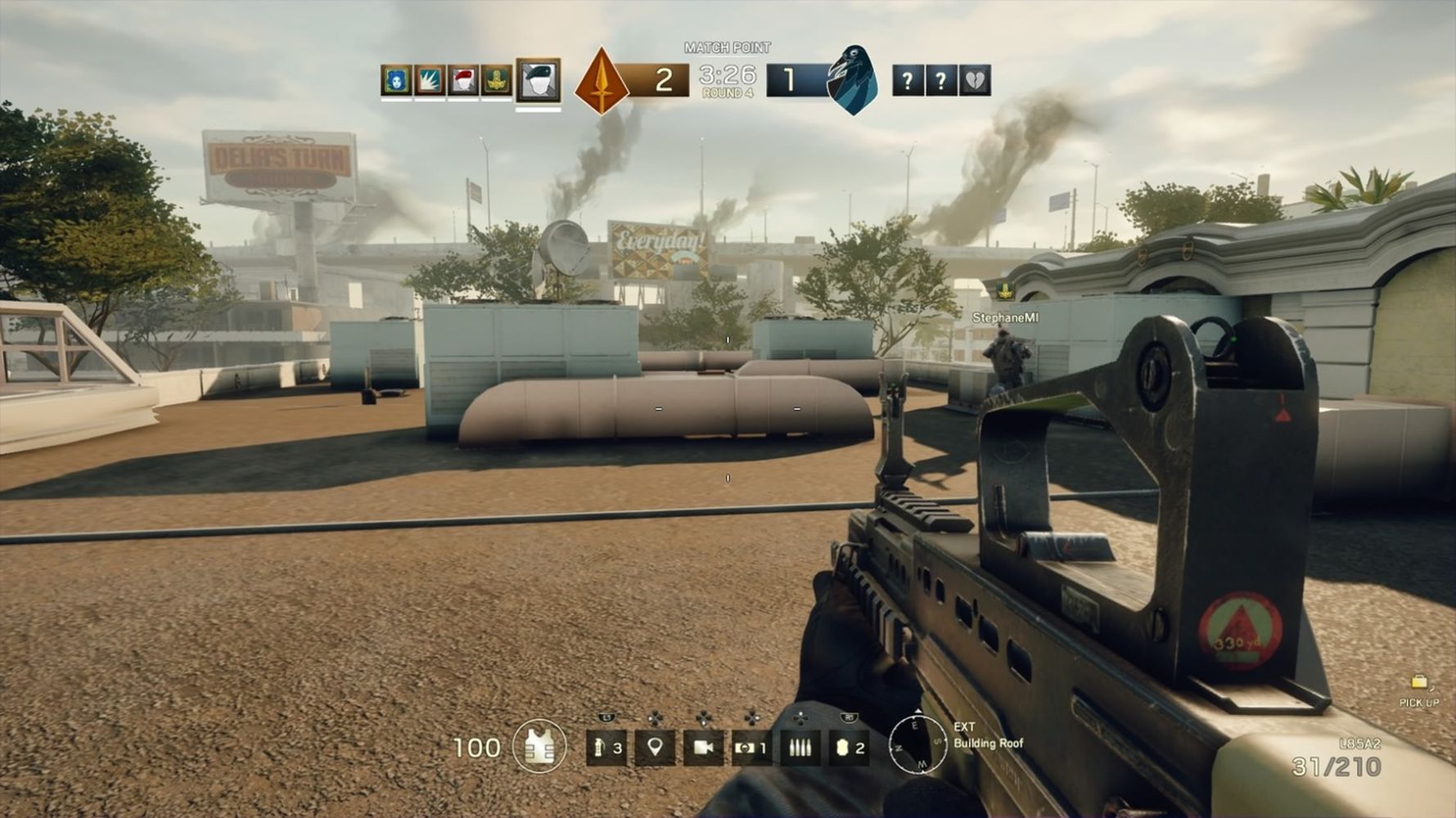Click the highlighted grey beret player portrait

tap(539, 80)
